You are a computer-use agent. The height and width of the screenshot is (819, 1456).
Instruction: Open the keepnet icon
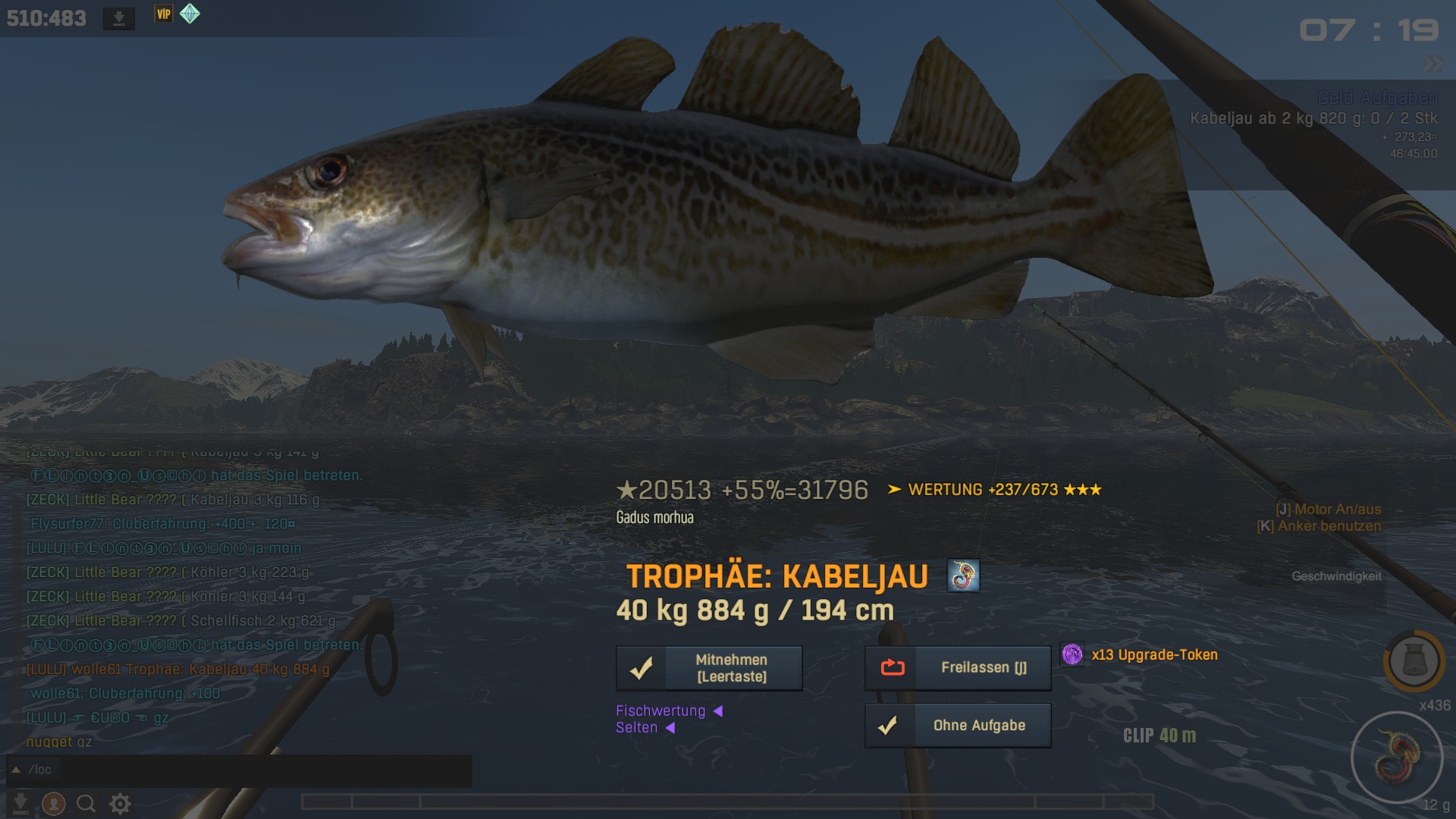pyautogui.click(x=1414, y=660)
